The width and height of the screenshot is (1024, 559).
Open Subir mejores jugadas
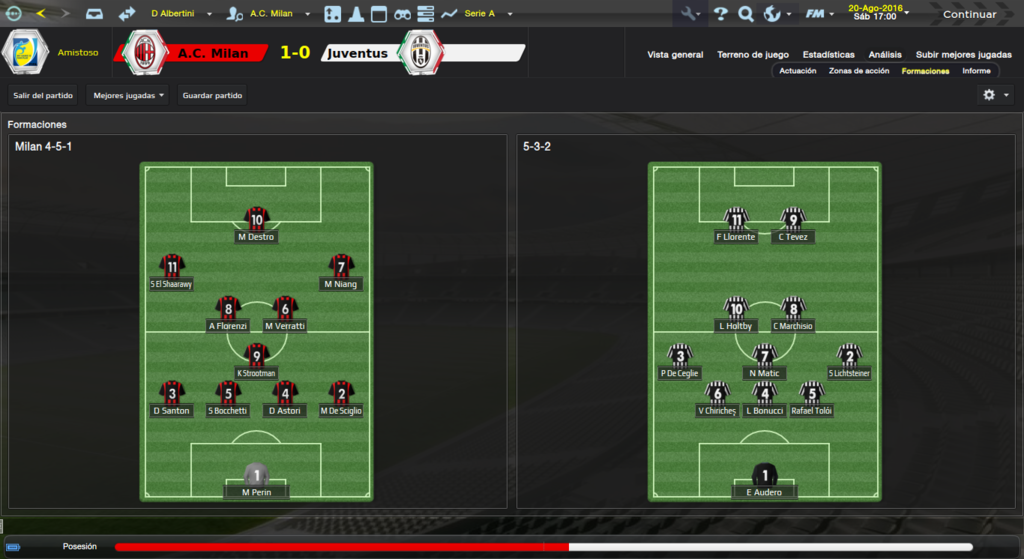click(963, 55)
